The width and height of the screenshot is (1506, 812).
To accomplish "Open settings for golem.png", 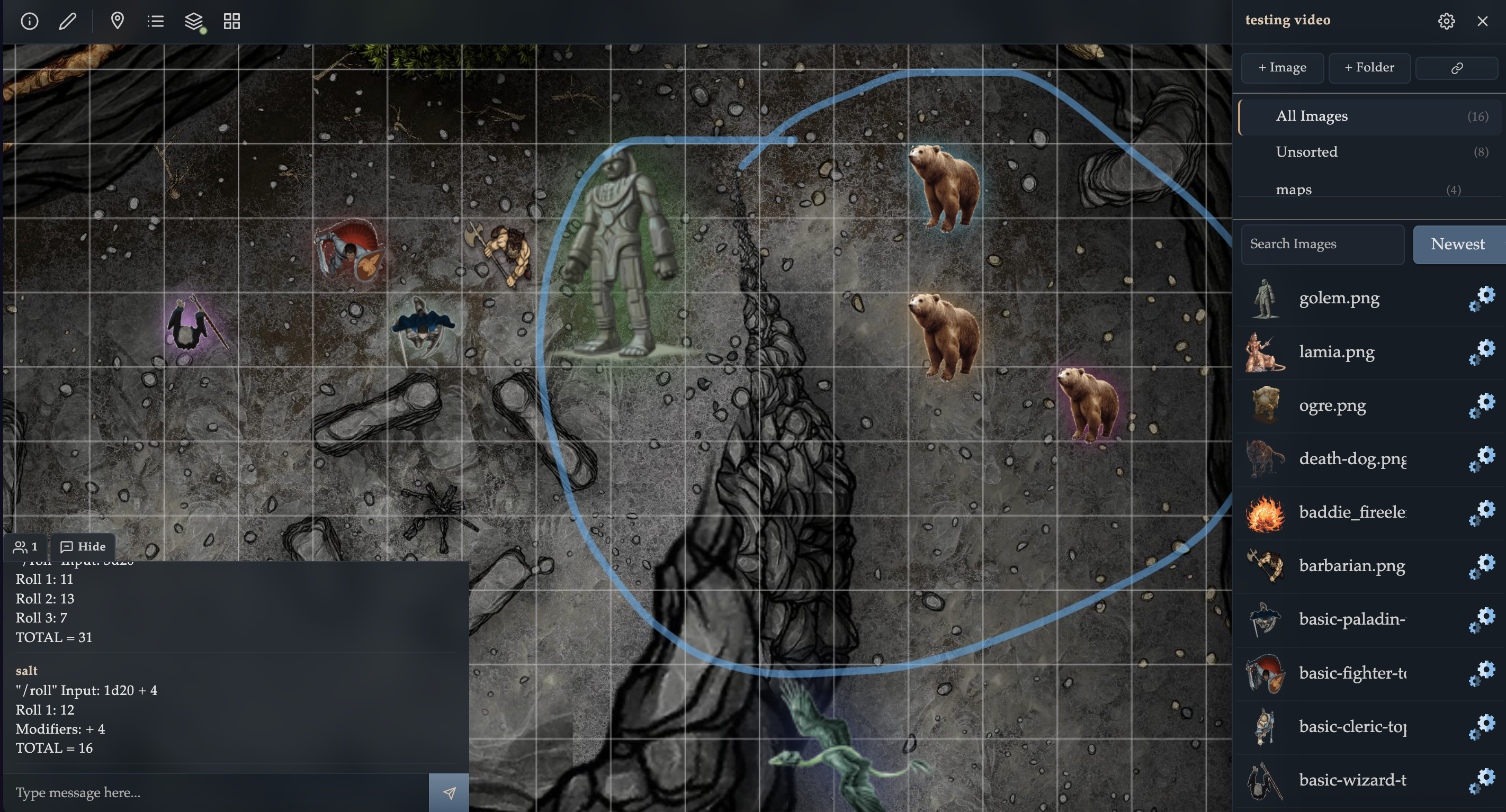I will [1484, 297].
